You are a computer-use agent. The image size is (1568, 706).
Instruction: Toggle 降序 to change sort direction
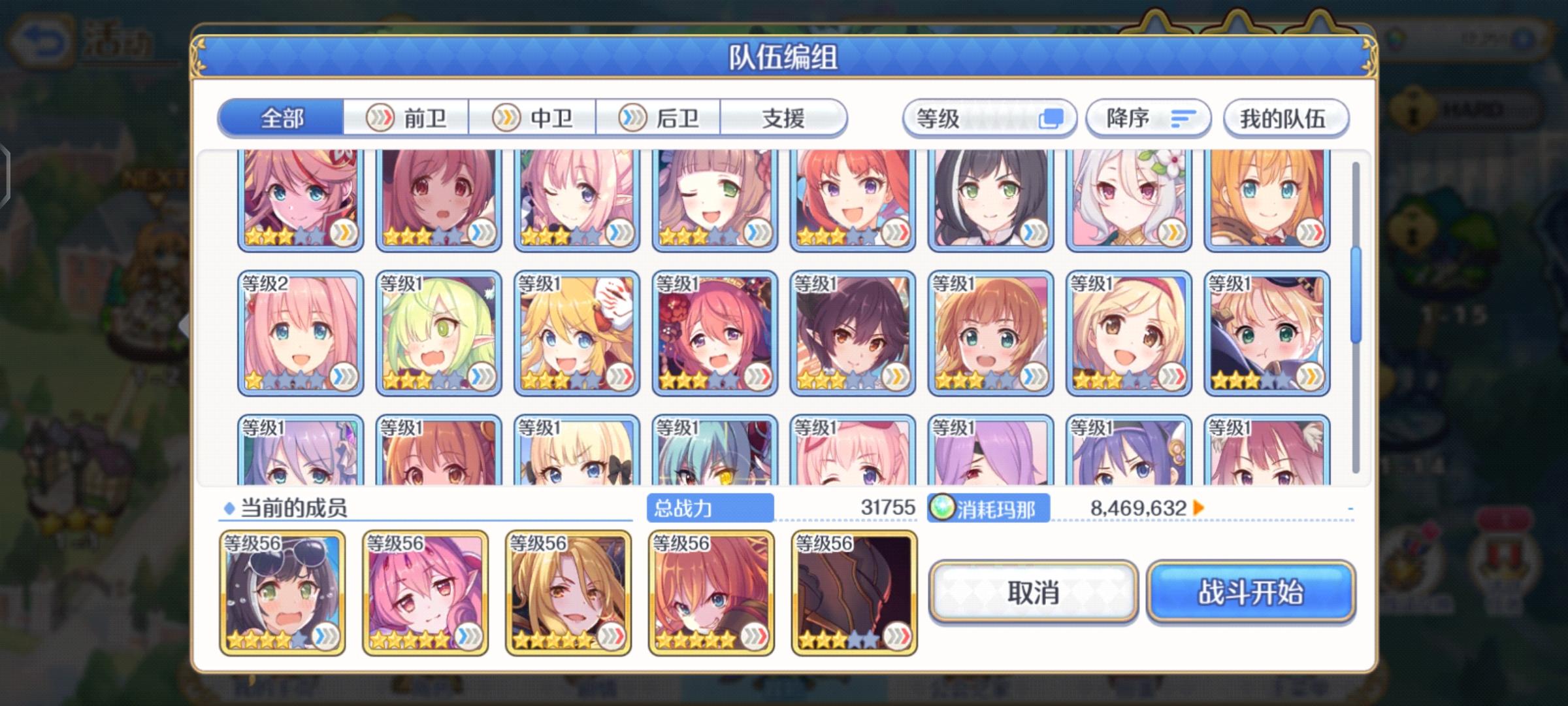1147,118
